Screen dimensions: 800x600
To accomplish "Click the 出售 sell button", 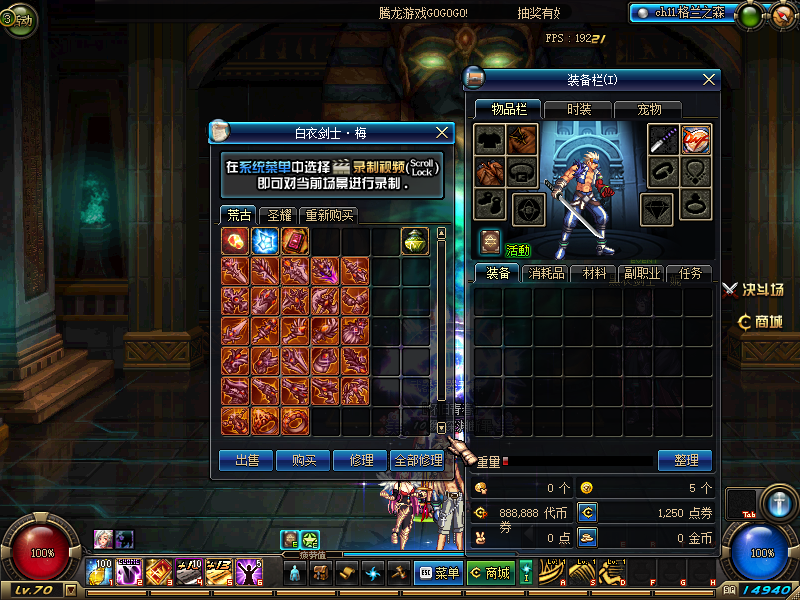I will [x=246, y=460].
